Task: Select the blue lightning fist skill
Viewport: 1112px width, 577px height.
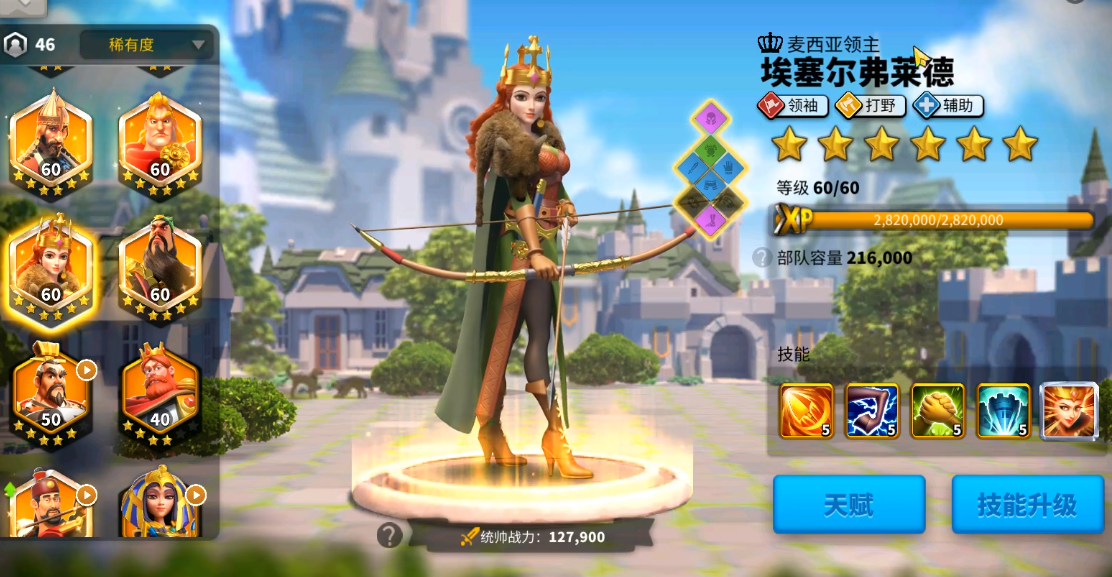Action: click(871, 411)
